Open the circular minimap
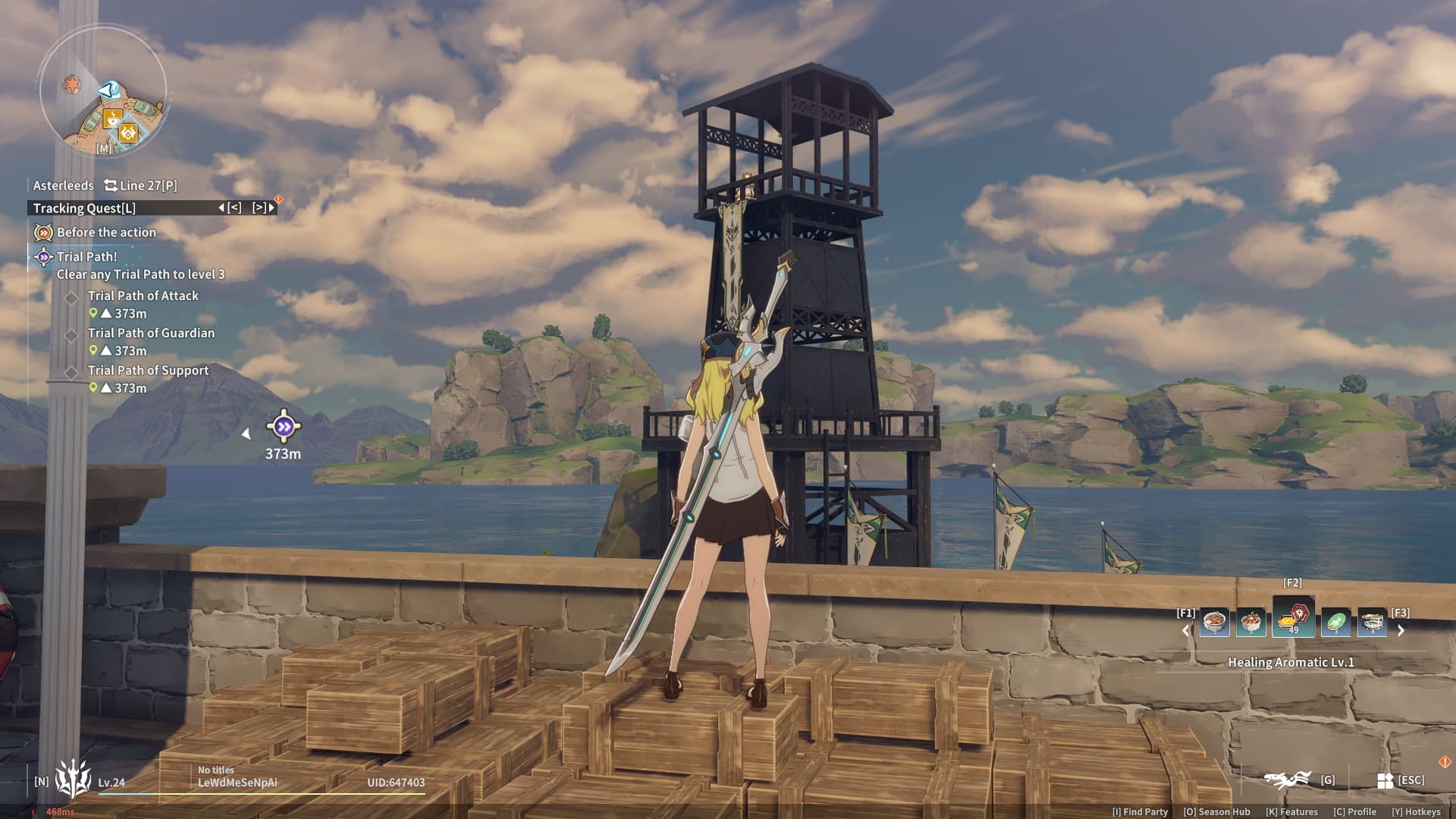This screenshot has height=819, width=1456. point(103,91)
